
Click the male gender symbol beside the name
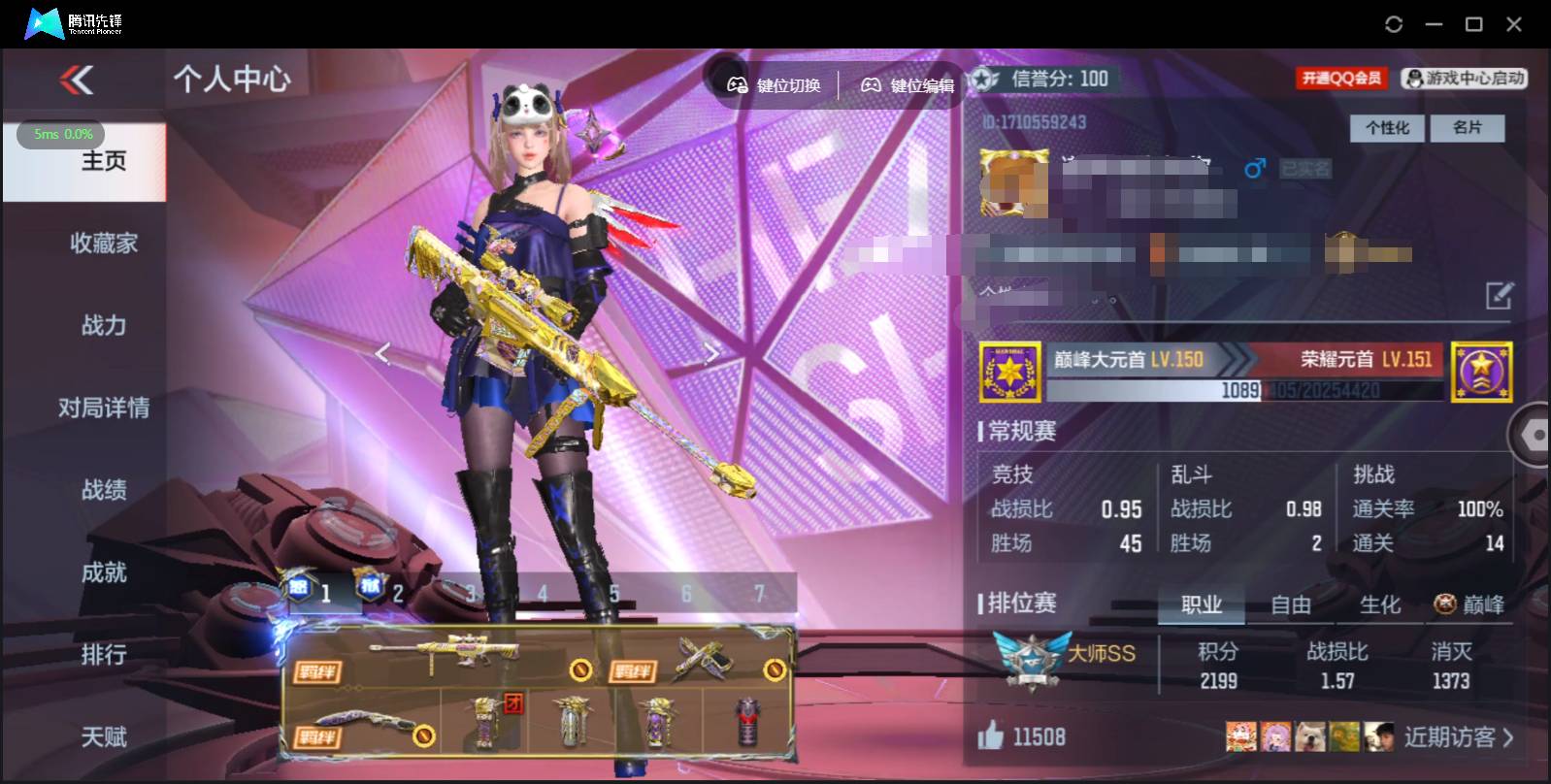click(1255, 168)
